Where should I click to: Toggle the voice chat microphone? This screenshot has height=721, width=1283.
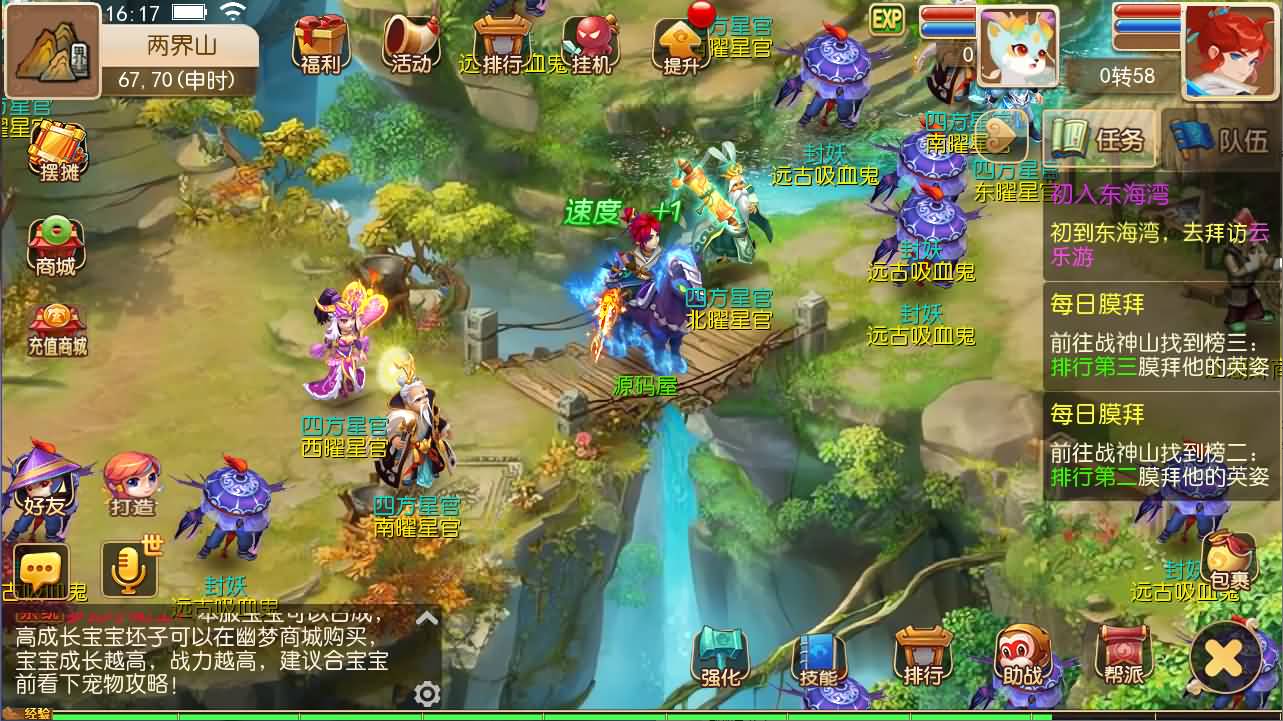tap(129, 566)
